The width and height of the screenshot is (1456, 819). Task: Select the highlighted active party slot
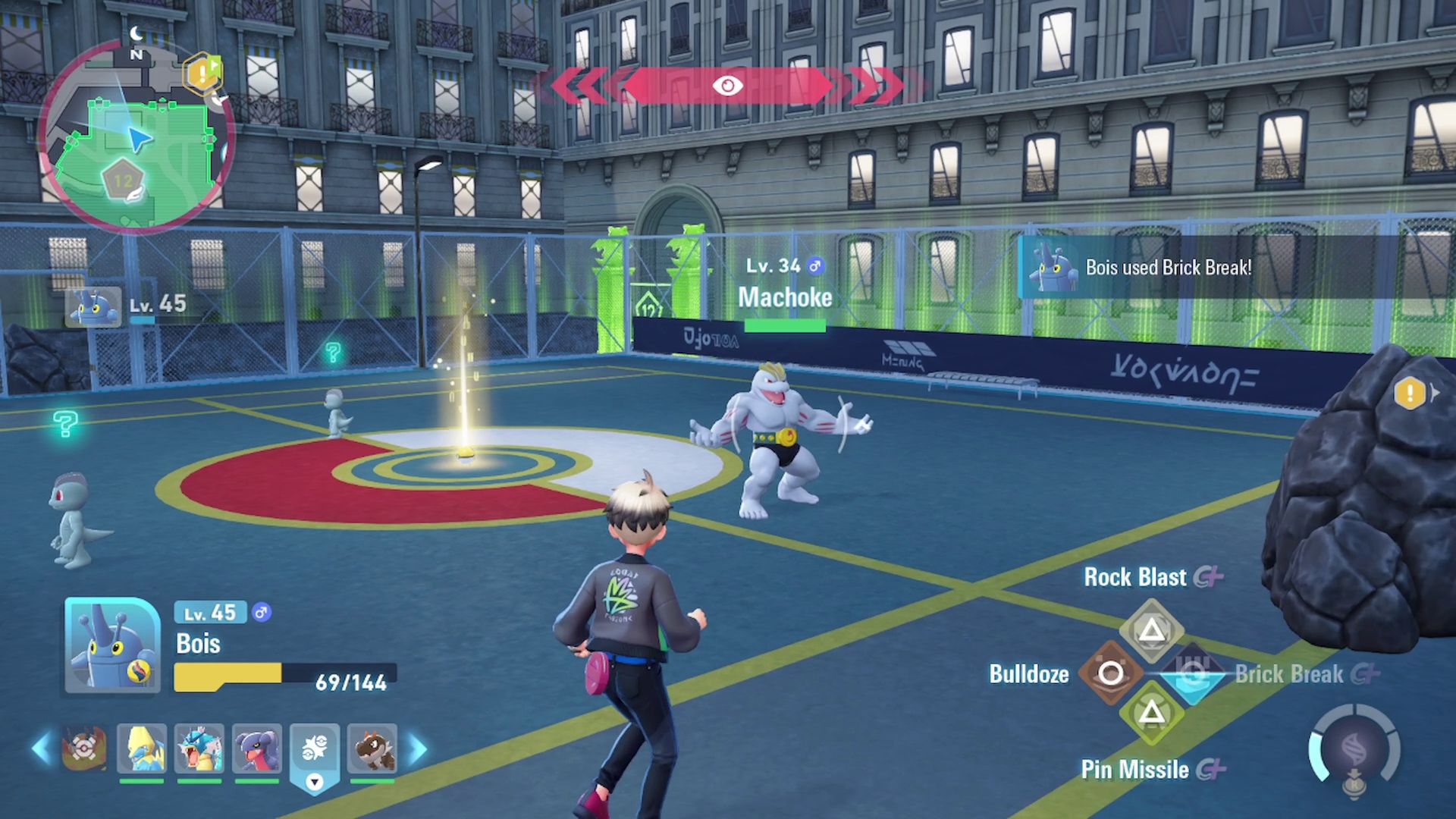click(x=315, y=751)
